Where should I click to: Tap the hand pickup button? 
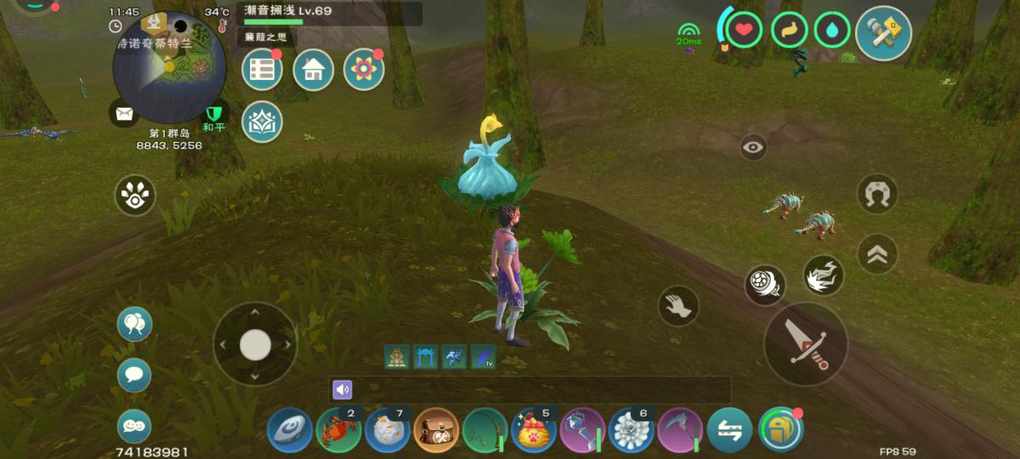pyautogui.click(x=678, y=305)
